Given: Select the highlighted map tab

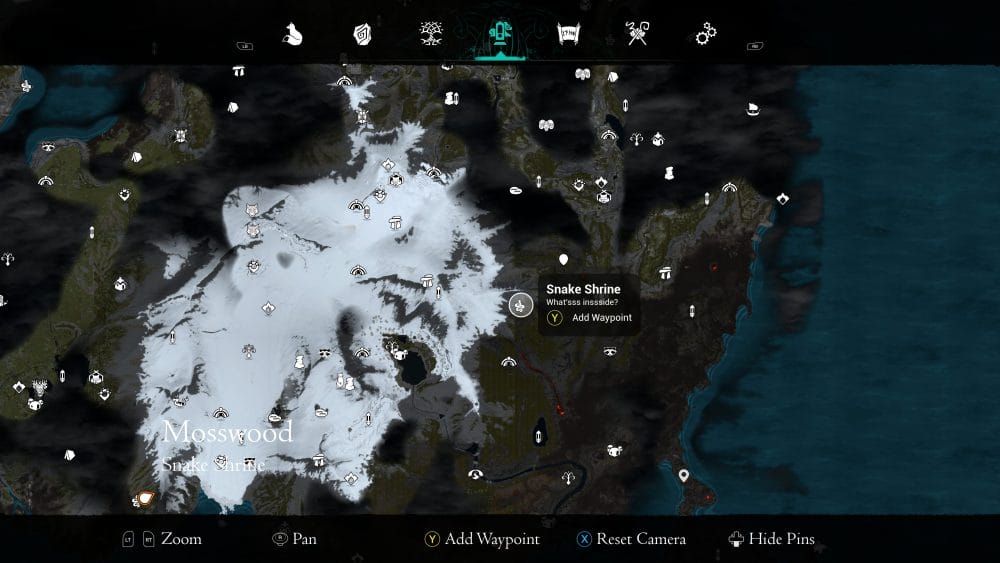Looking at the screenshot, I should pyautogui.click(x=497, y=35).
